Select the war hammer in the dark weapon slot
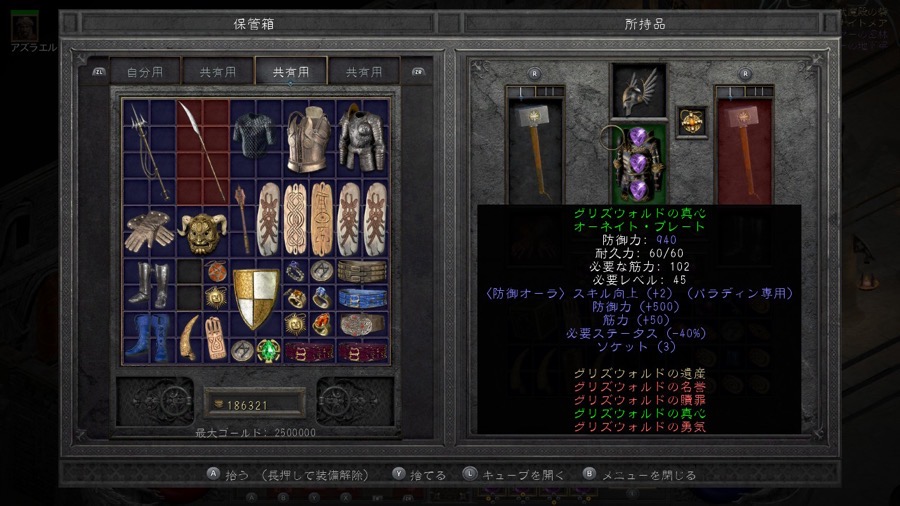This screenshot has width=900, height=506. [534, 145]
